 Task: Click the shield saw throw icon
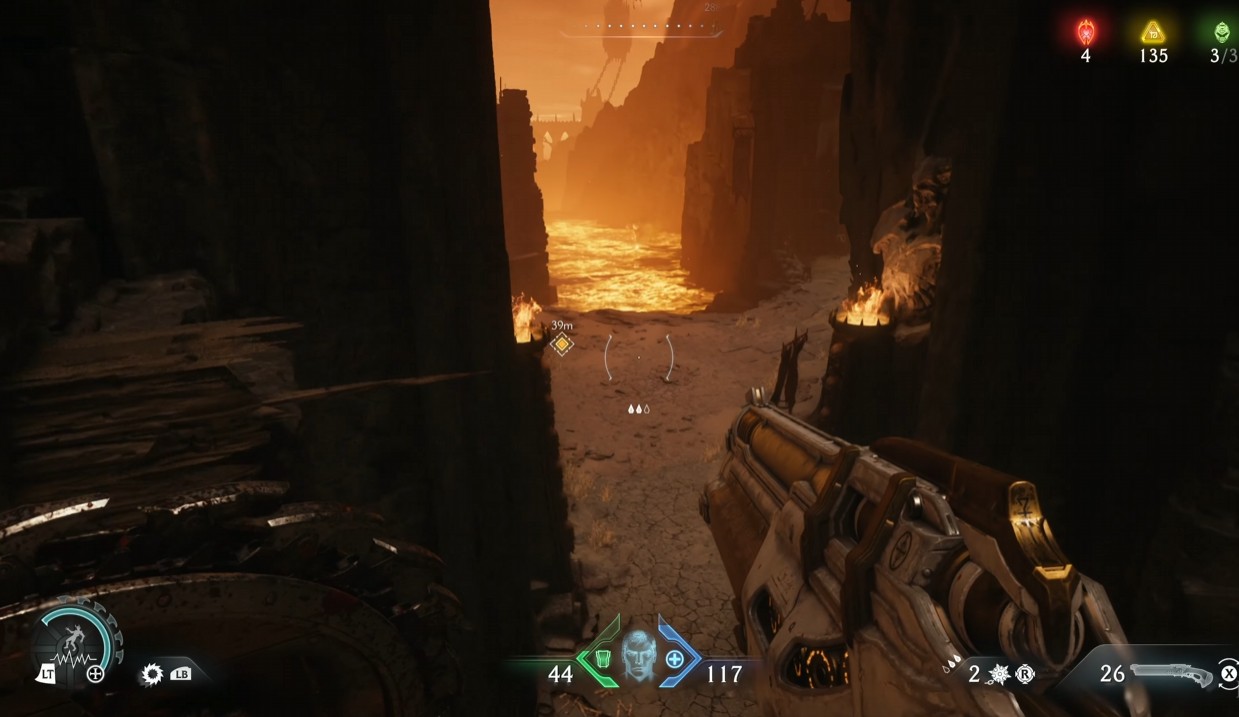[153, 674]
